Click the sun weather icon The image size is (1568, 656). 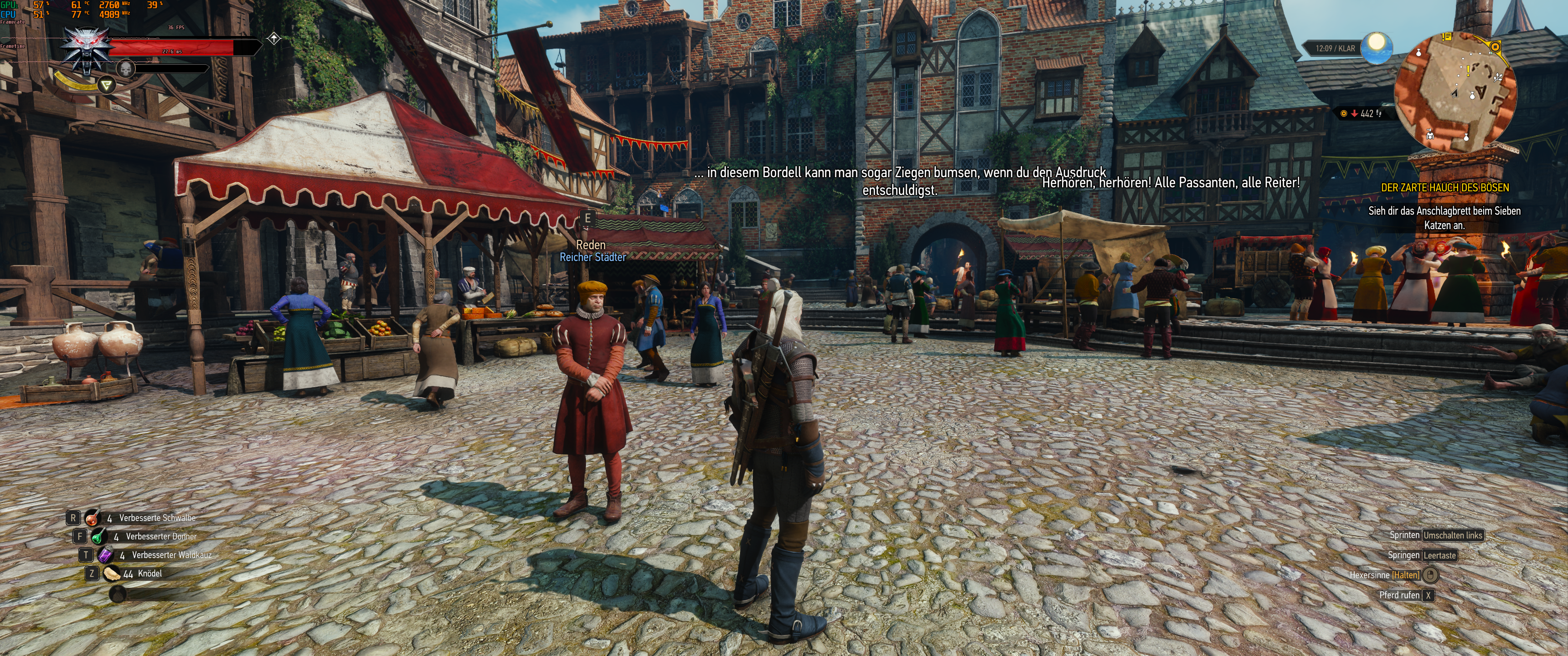[x=1376, y=47]
